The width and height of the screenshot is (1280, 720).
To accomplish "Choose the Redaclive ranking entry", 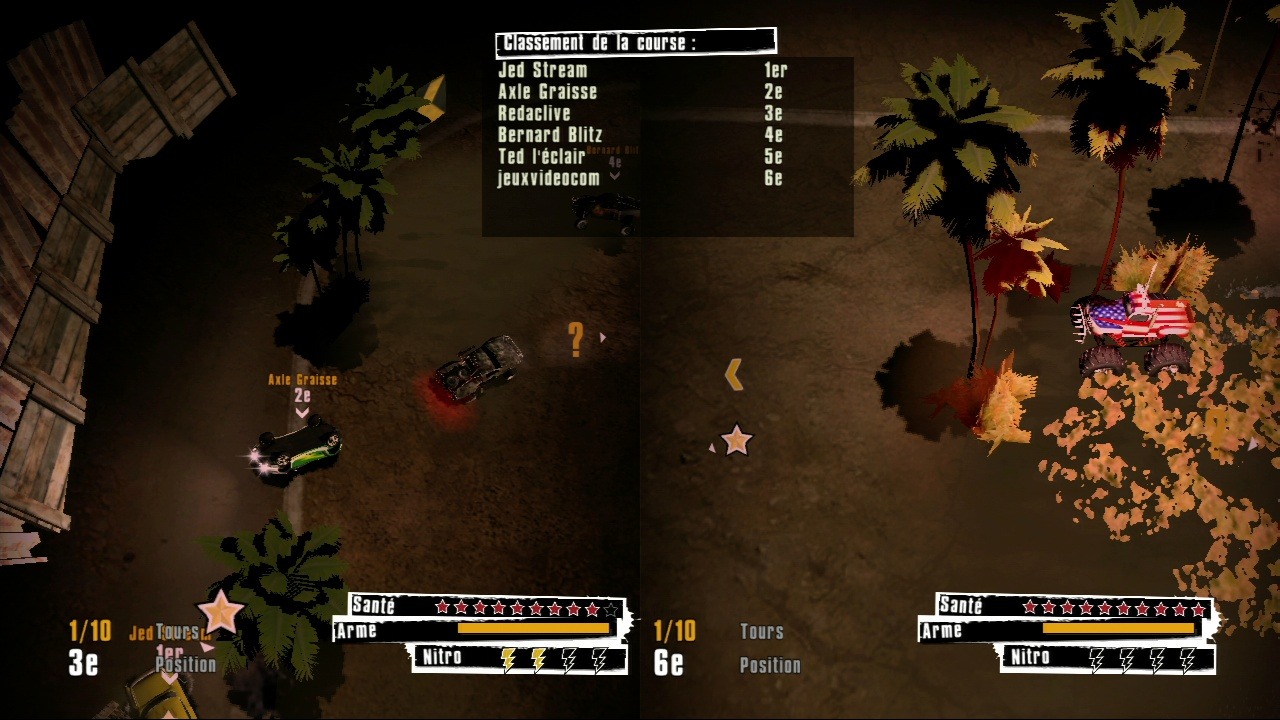I will click(534, 114).
